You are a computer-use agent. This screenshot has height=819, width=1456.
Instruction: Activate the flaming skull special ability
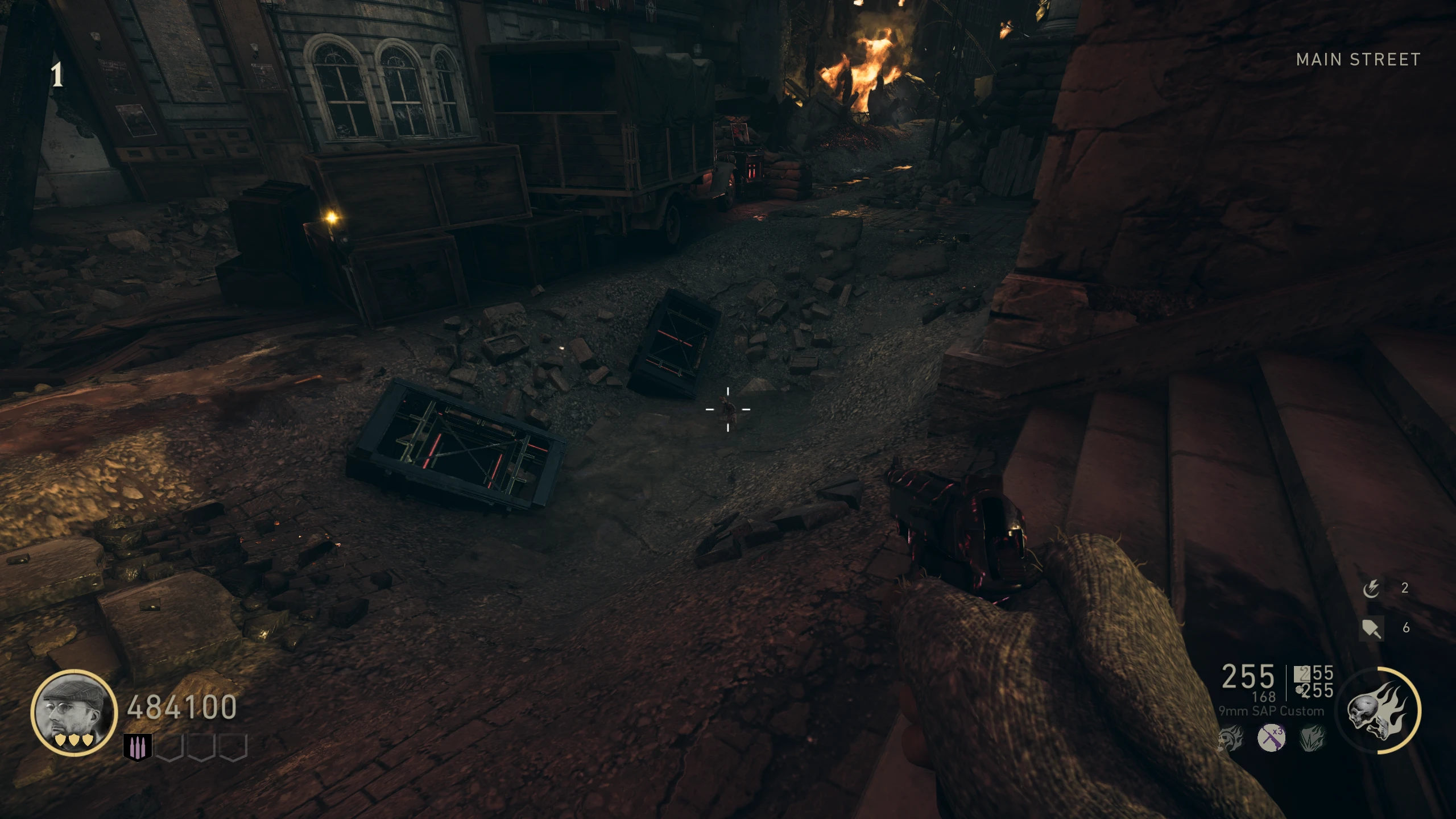pyautogui.click(x=1378, y=710)
